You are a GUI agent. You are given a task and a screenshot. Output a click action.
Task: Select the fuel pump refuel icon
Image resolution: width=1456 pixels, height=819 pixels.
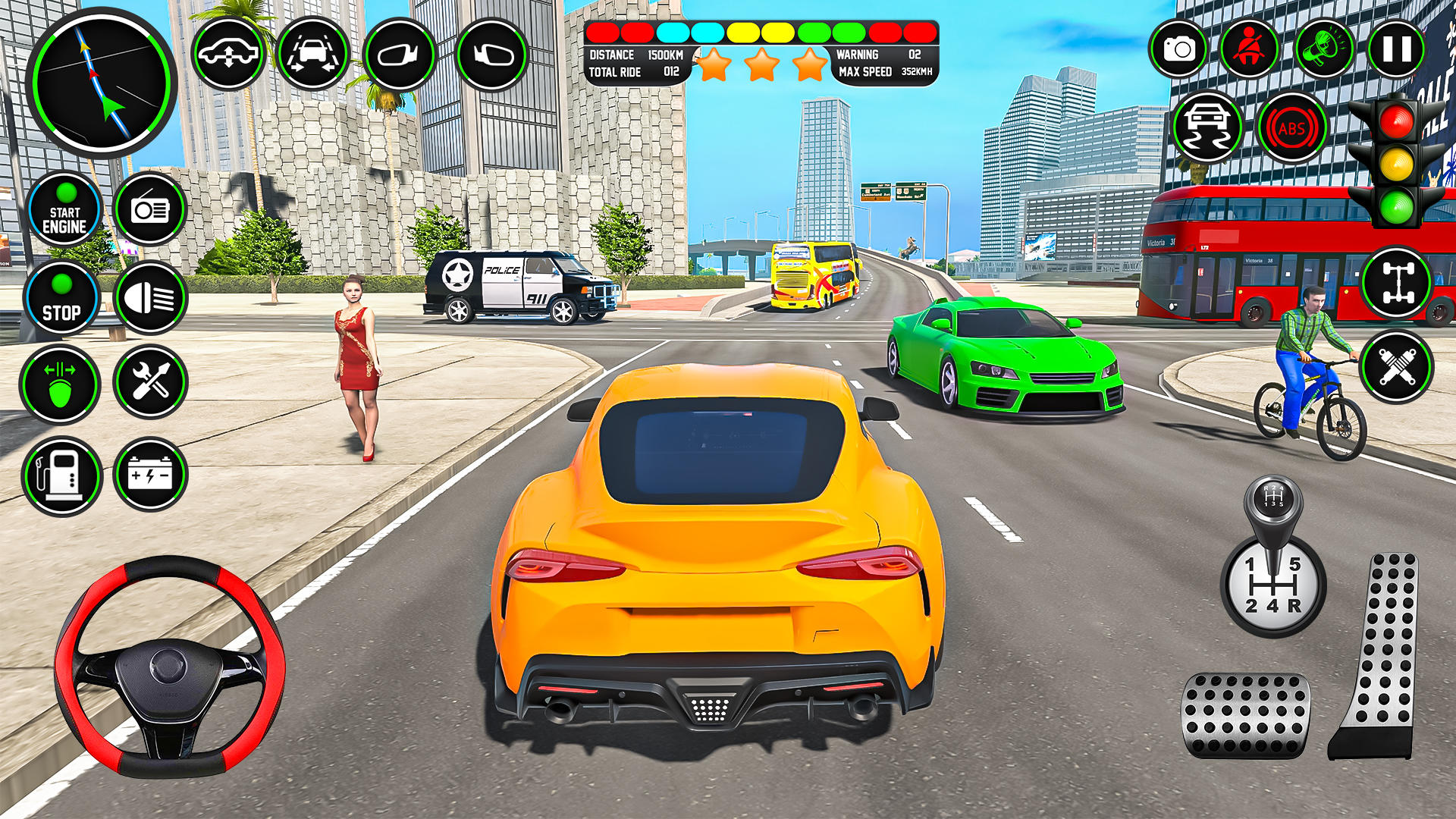(x=61, y=475)
